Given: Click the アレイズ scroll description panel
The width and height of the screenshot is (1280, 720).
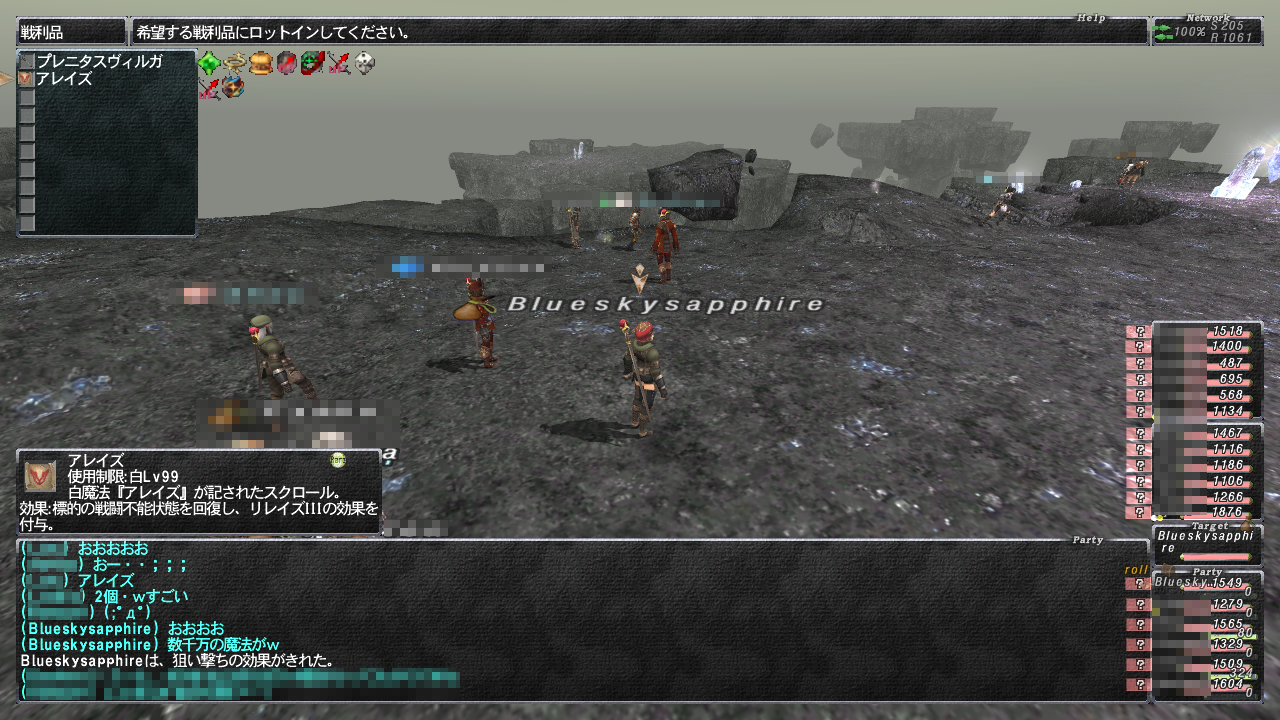Looking at the screenshot, I should (198, 492).
